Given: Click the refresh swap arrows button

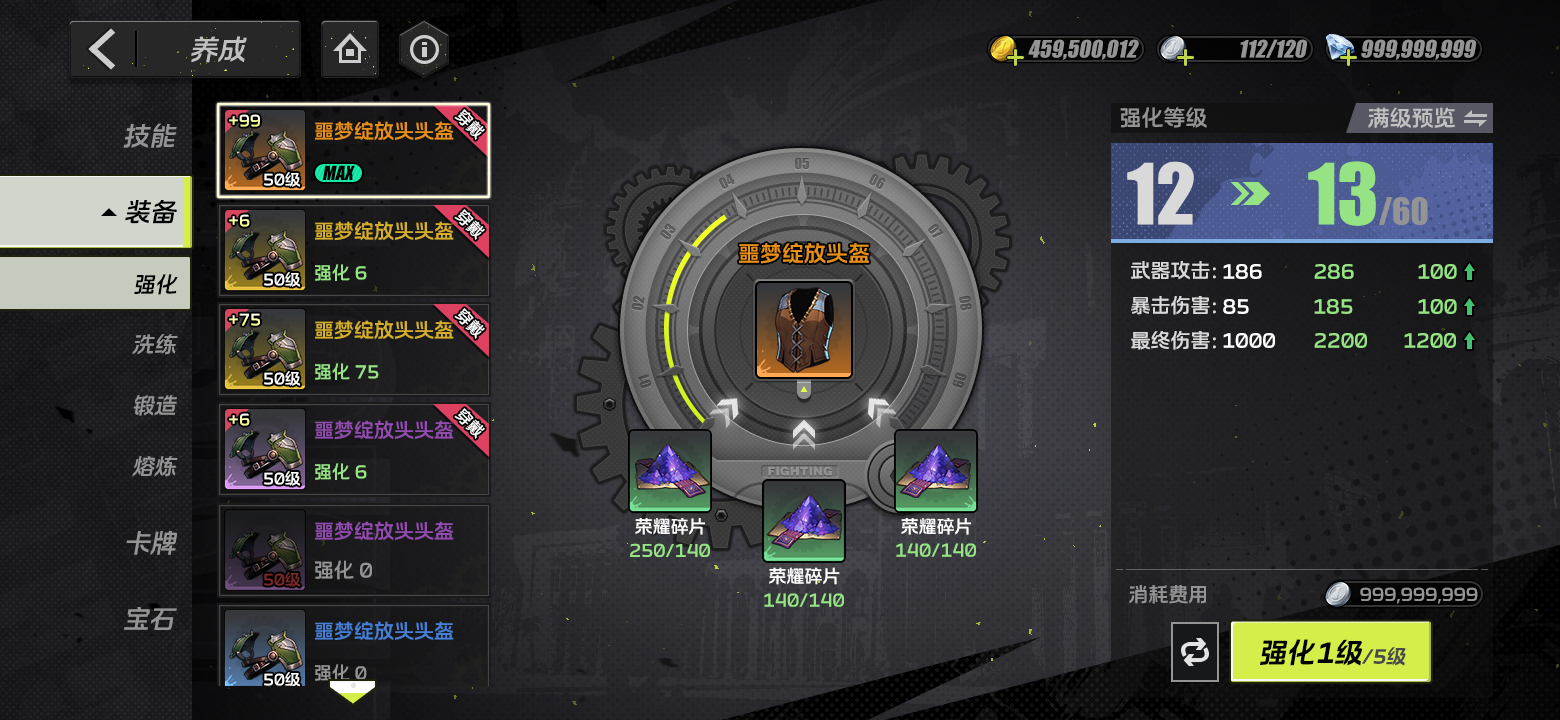Looking at the screenshot, I should 1195,653.
